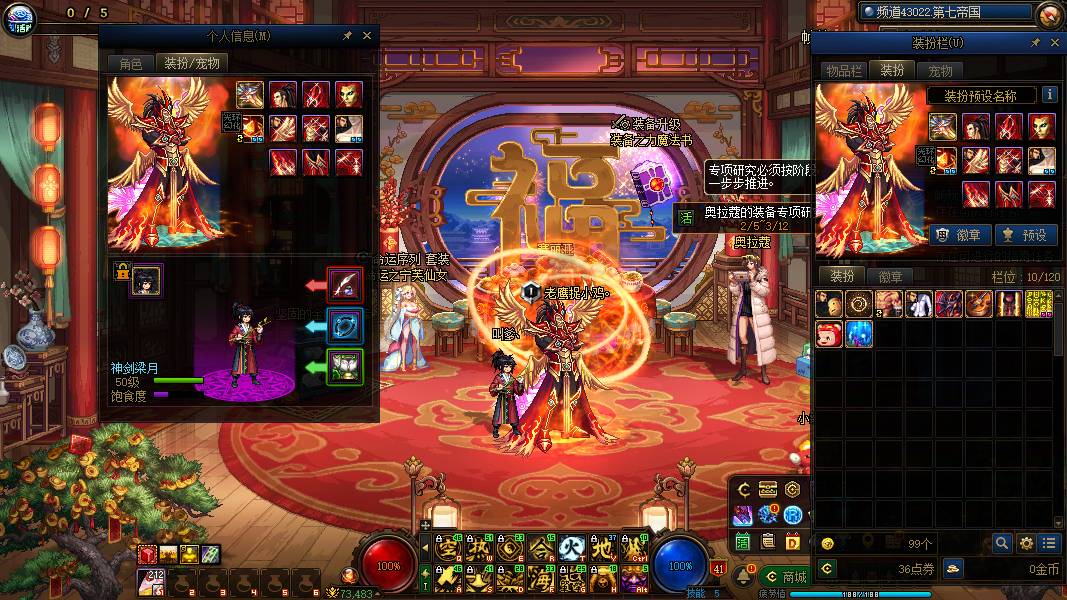Screen dimensions: 1067x600
Task: Click the info icon beside 装扮预设名称
Action: pos(1050,95)
